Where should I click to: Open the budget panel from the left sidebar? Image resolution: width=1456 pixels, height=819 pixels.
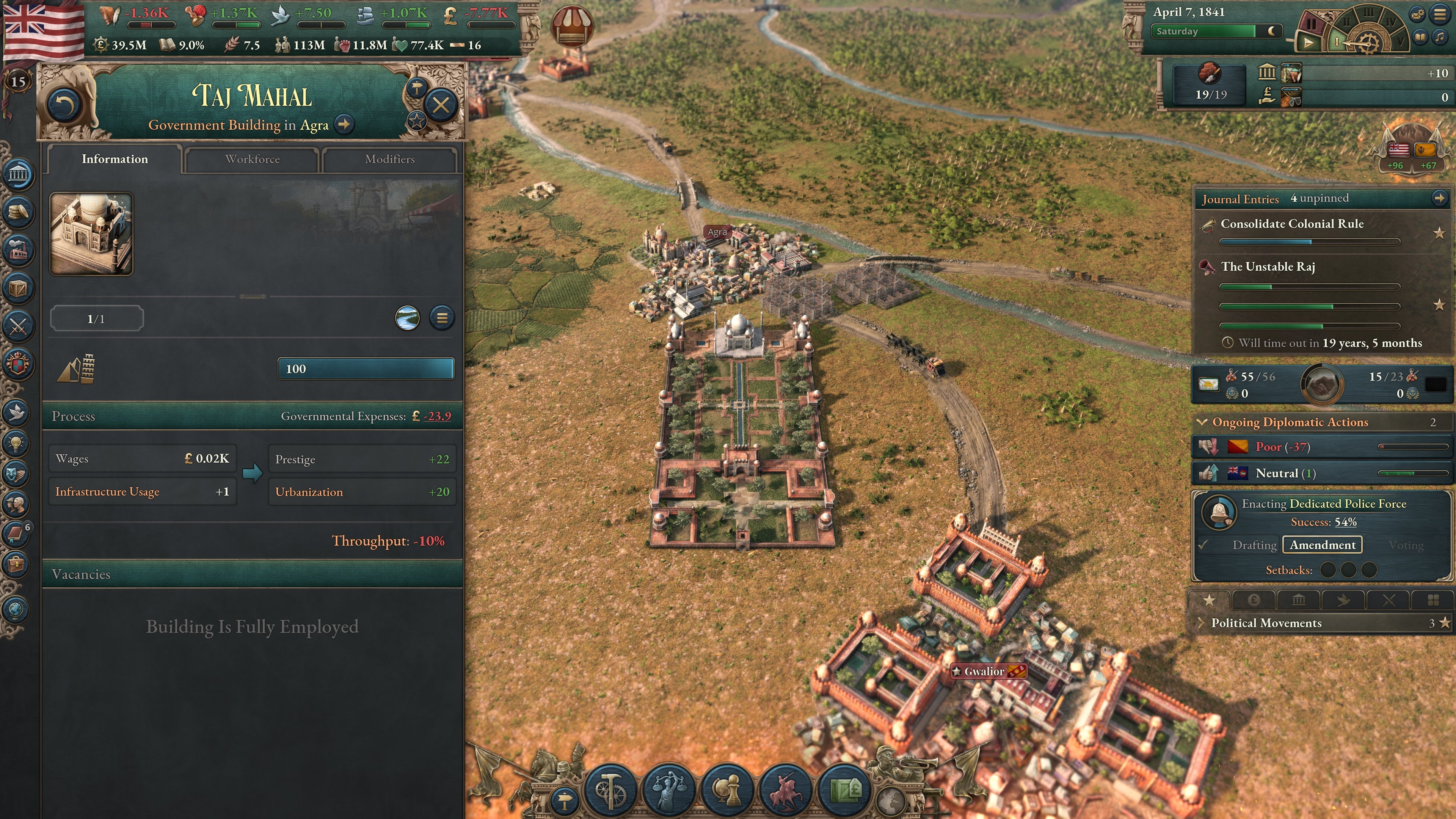pos(19,212)
